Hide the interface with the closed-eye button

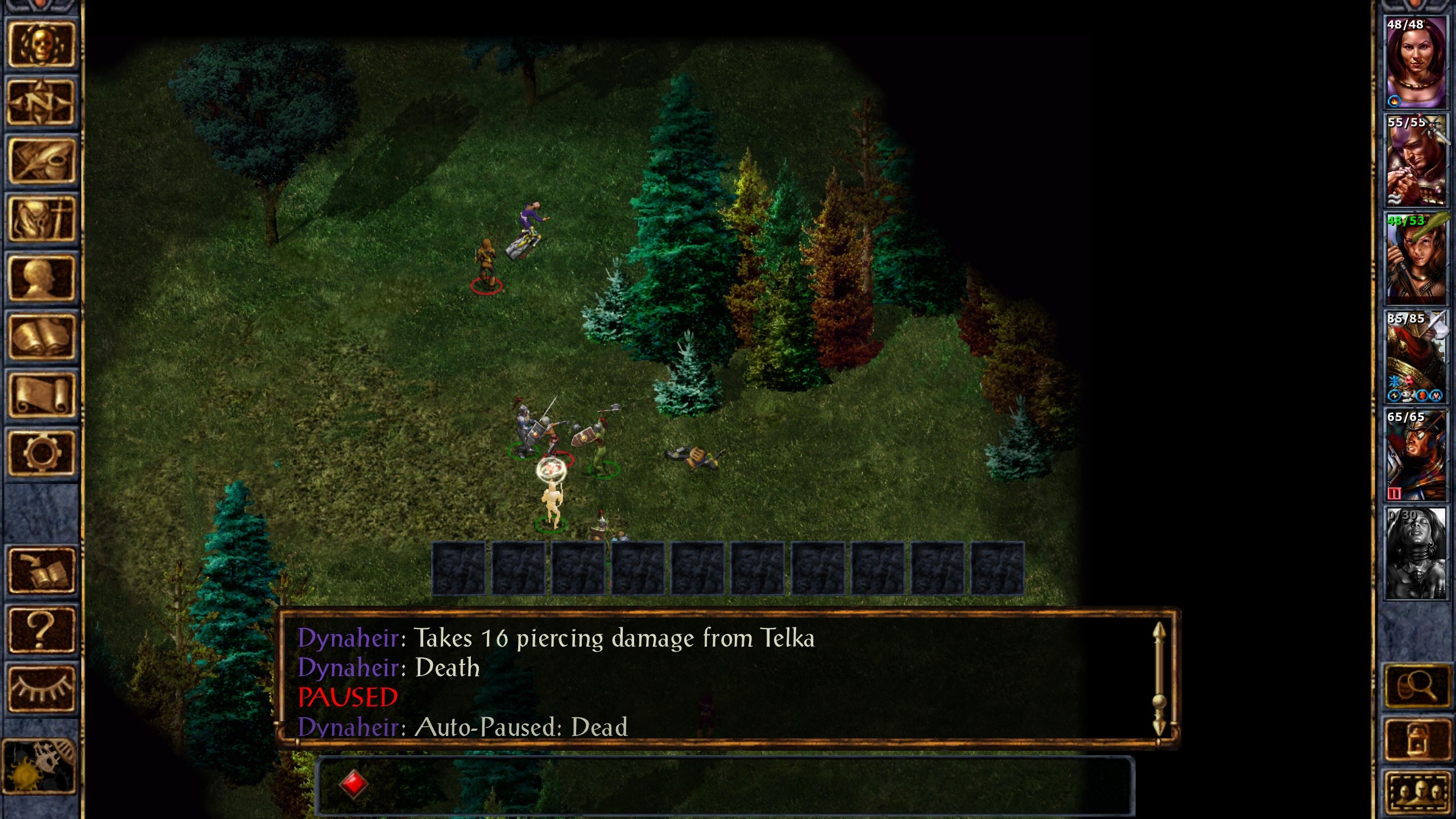pos(41,688)
